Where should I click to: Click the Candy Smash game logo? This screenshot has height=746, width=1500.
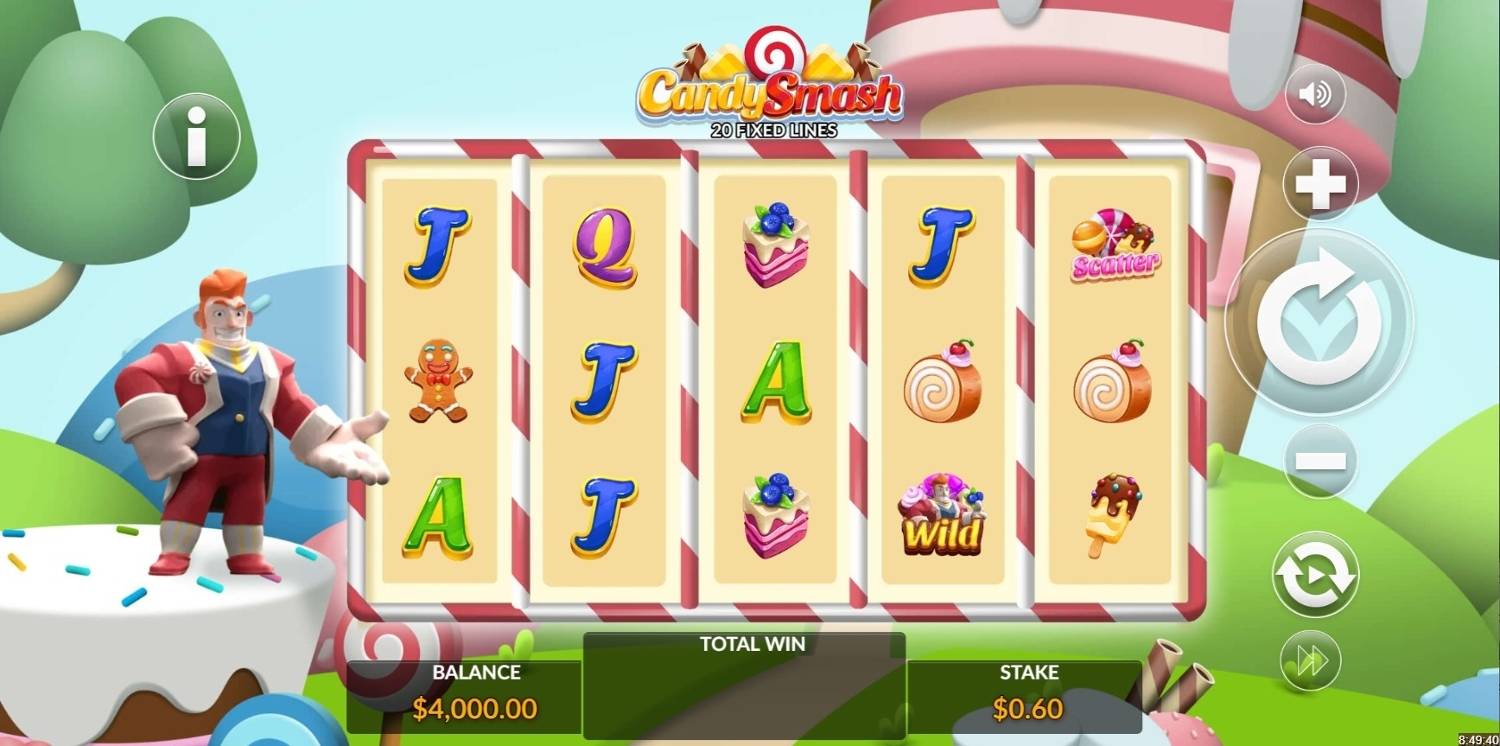[x=775, y=90]
